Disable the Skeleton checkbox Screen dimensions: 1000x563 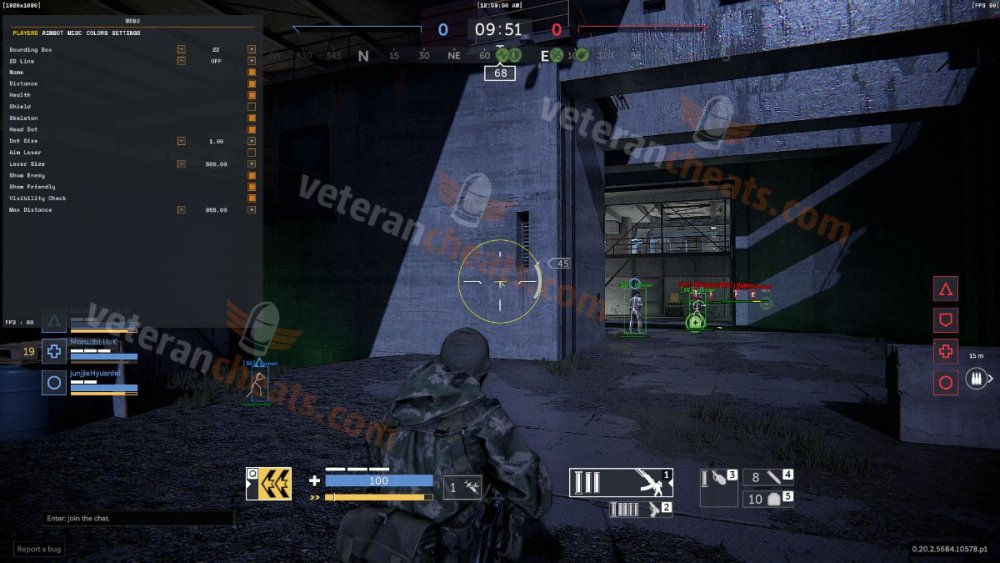click(x=251, y=118)
